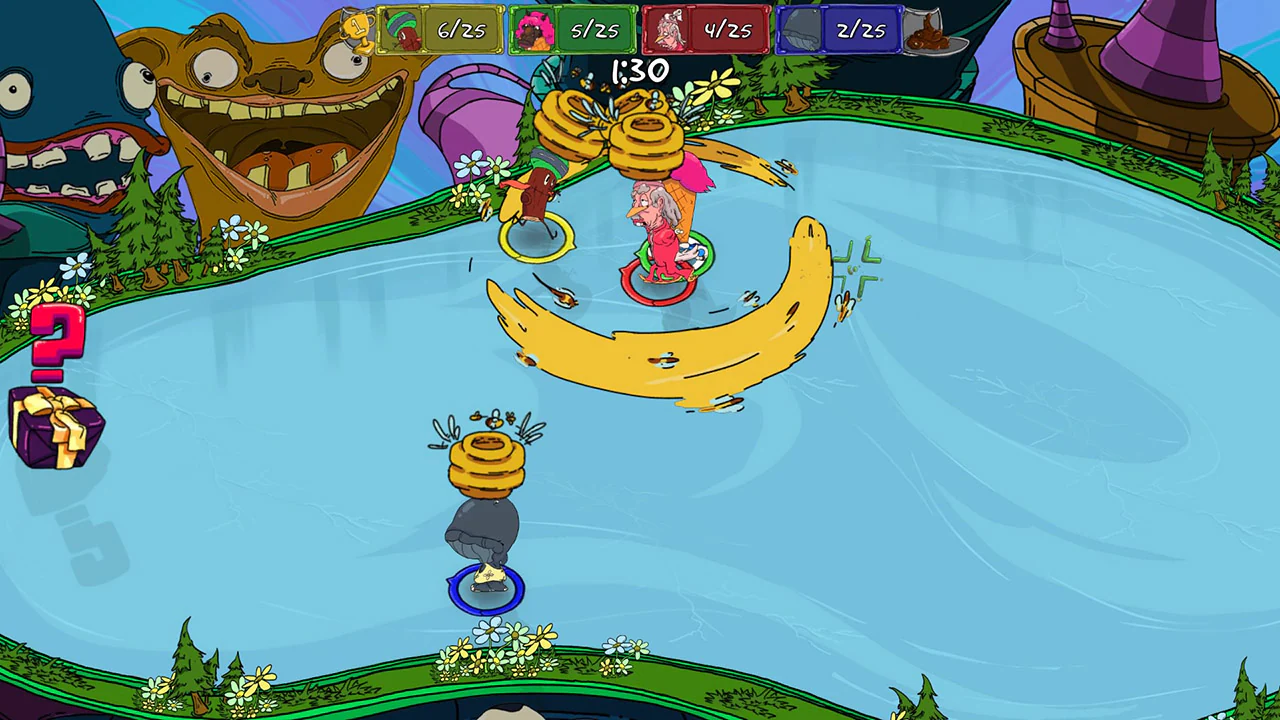Click the pink-haired green player portrait

533,28
